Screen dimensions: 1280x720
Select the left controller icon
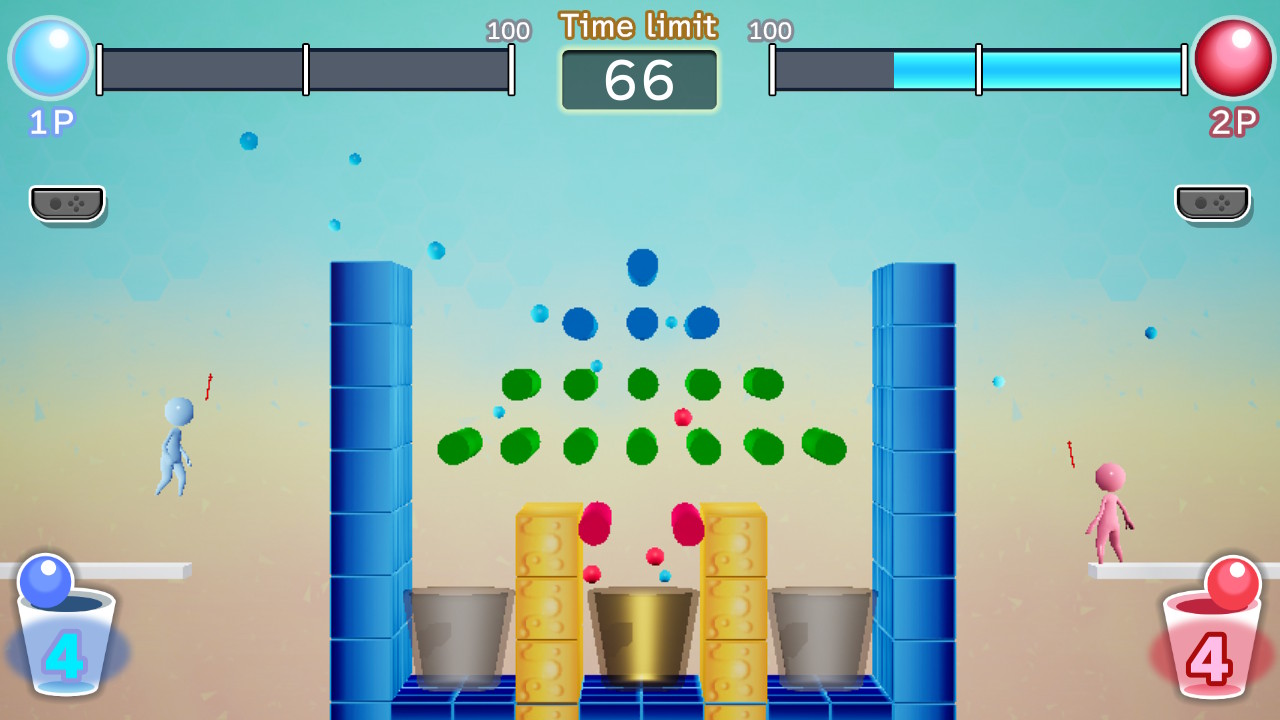coord(66,203)
